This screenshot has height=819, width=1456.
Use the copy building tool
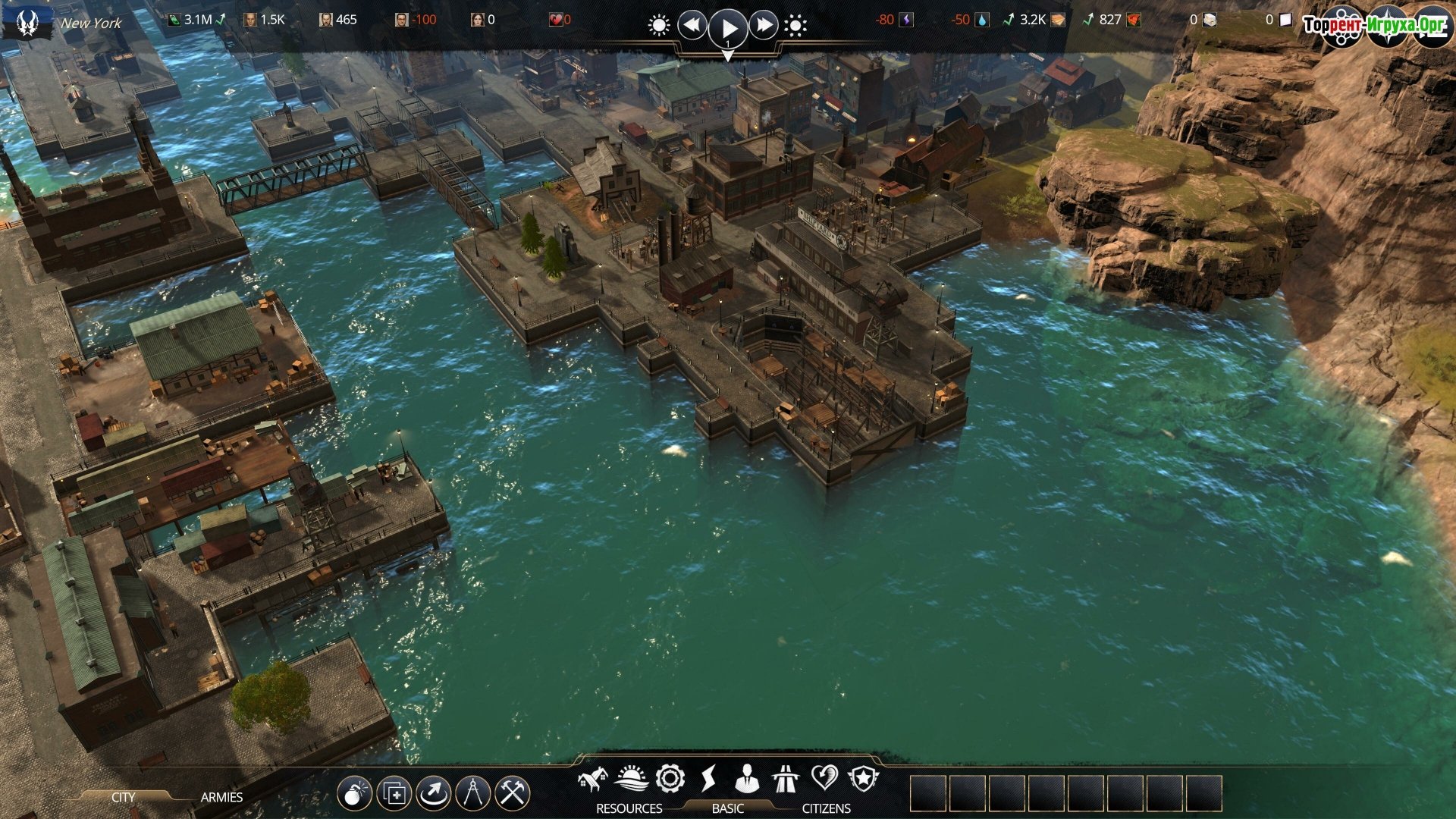pos(394,794)
